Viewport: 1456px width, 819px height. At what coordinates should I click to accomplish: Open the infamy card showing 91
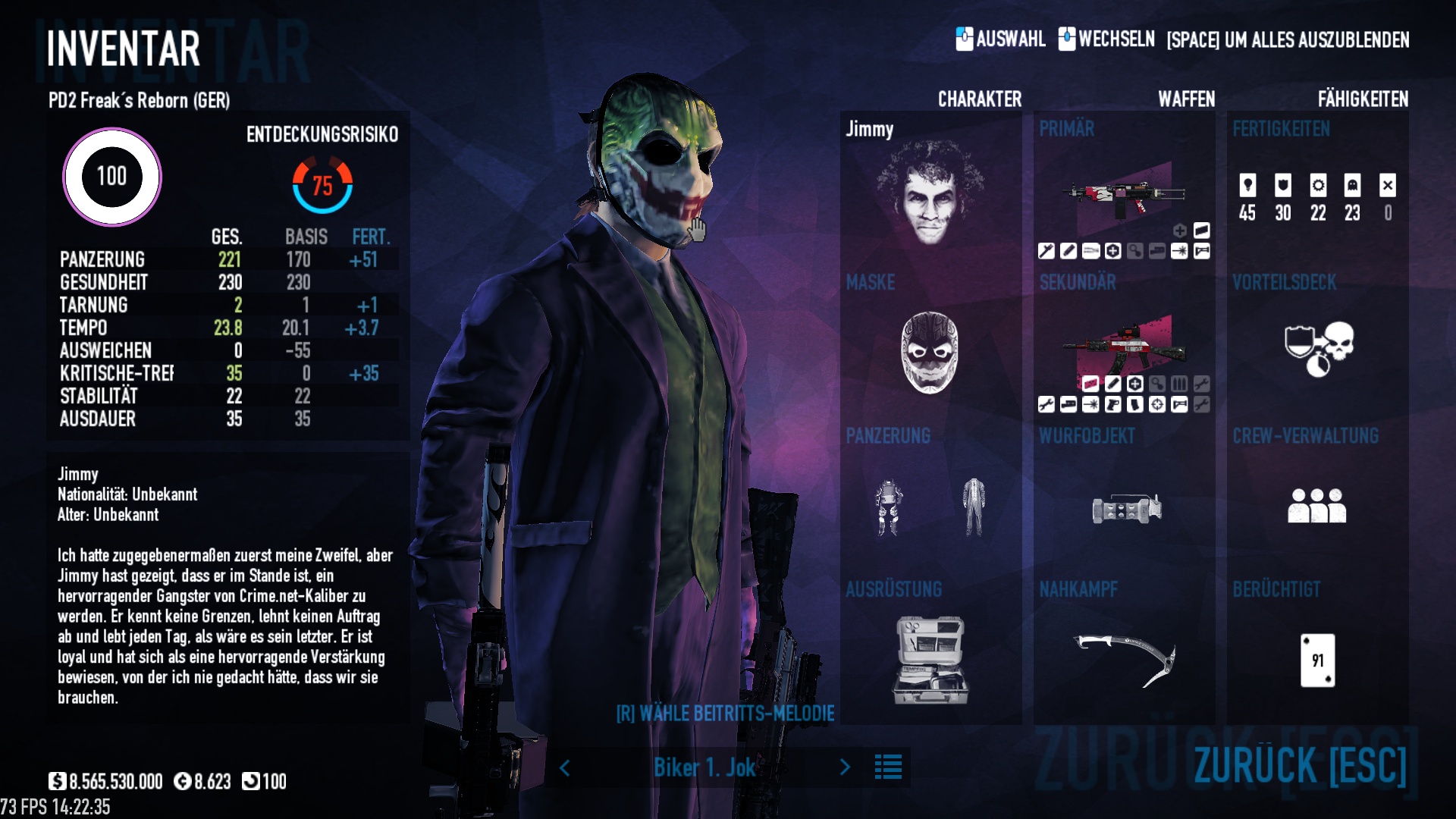1317,660
